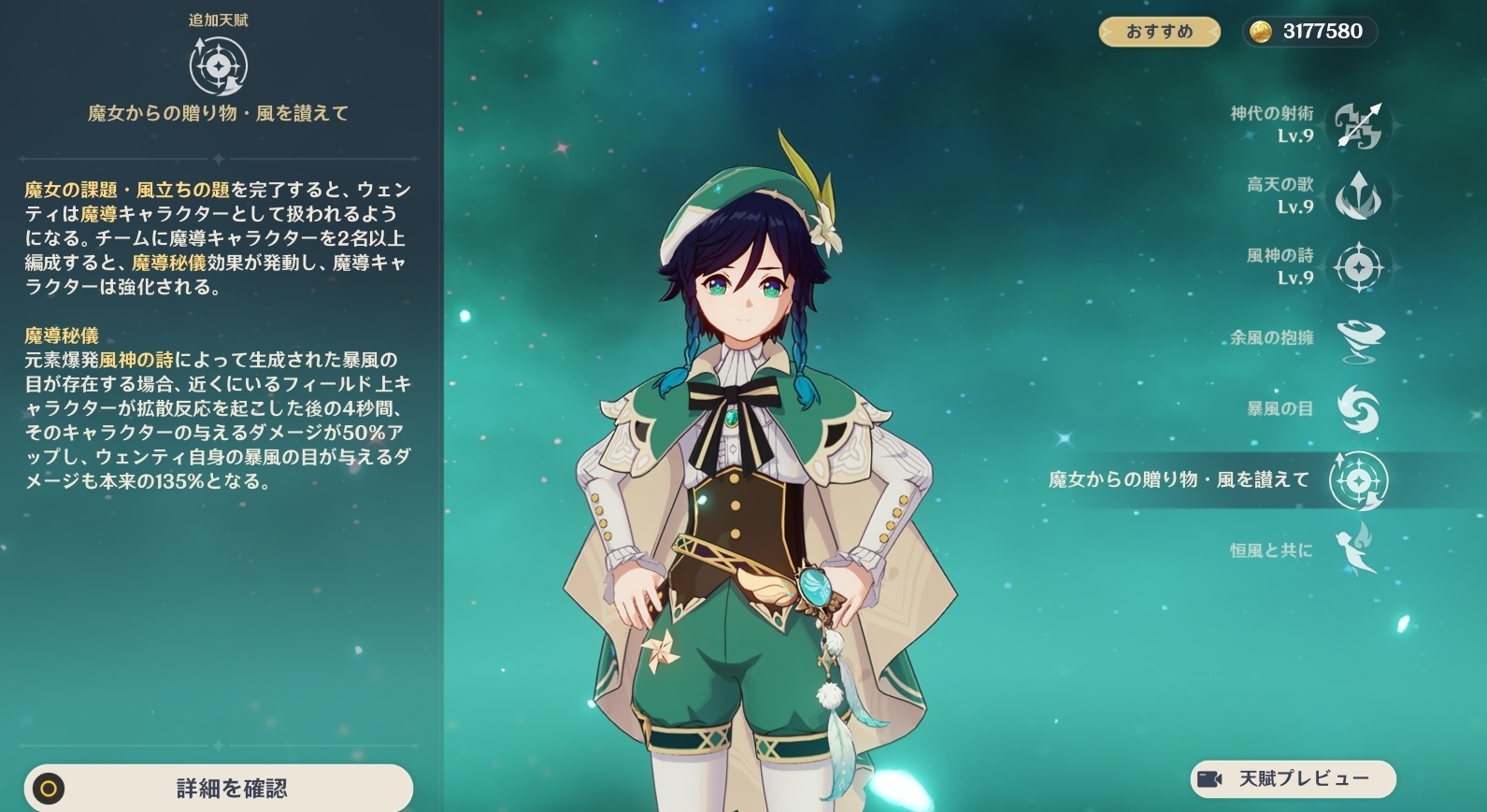The height and width of the screenshot is (812, 1487).
Task: Click the 詳細を確認 details button
Action: (219, 789)
